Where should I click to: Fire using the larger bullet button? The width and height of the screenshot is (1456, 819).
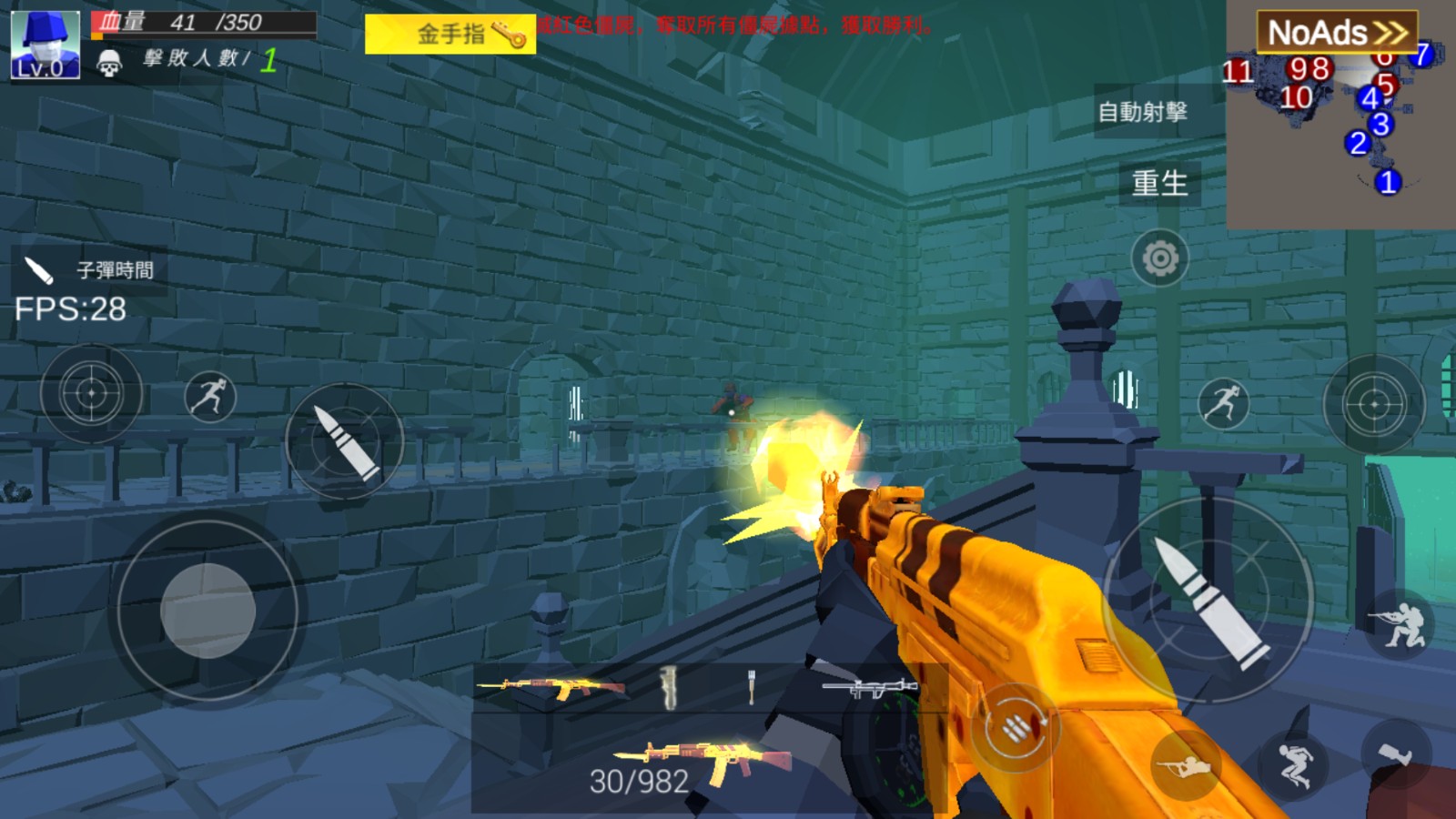coord(1208,601)
